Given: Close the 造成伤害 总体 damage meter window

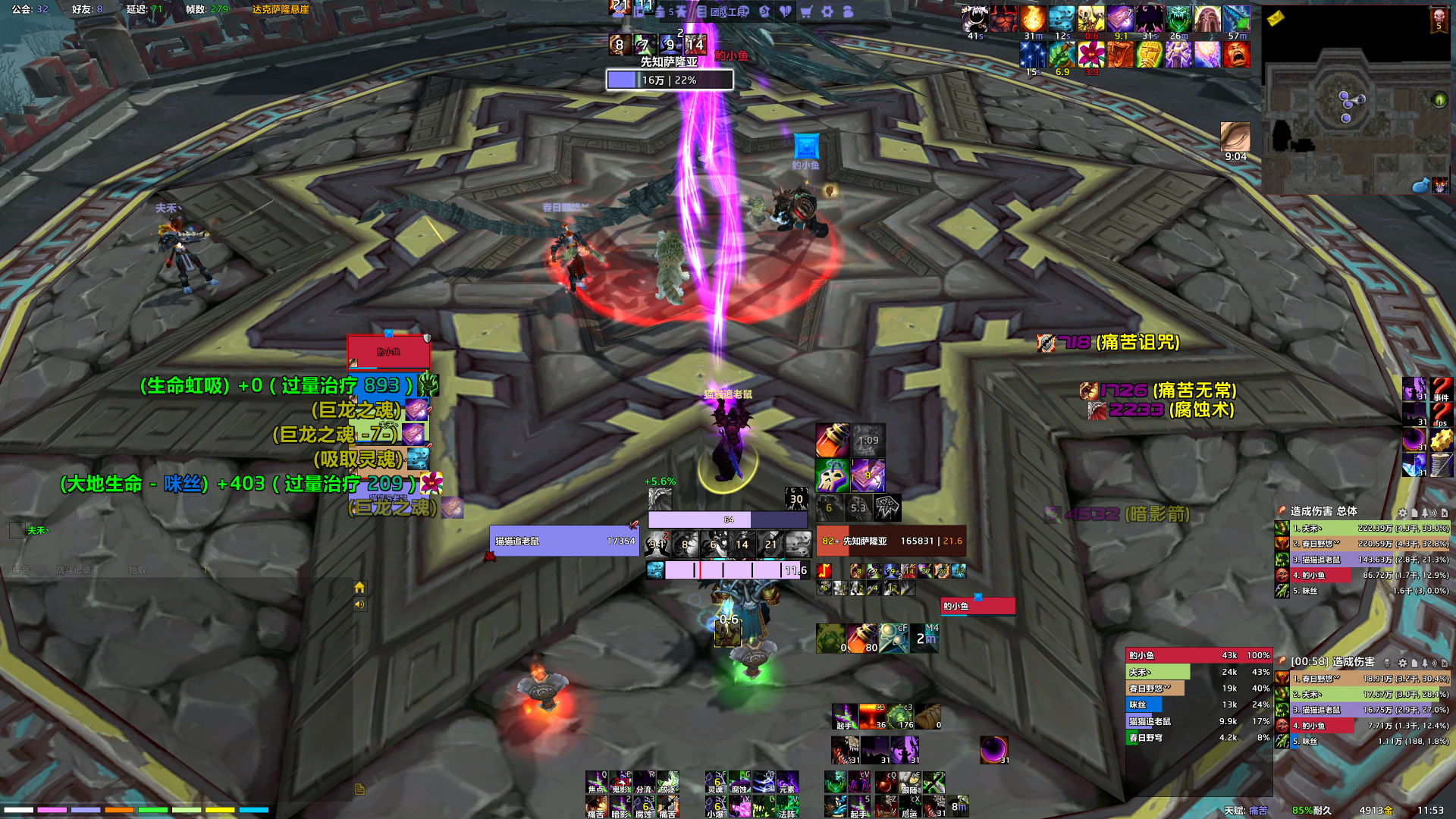Looking at the screenshot, I should (x=1444, y=513).
